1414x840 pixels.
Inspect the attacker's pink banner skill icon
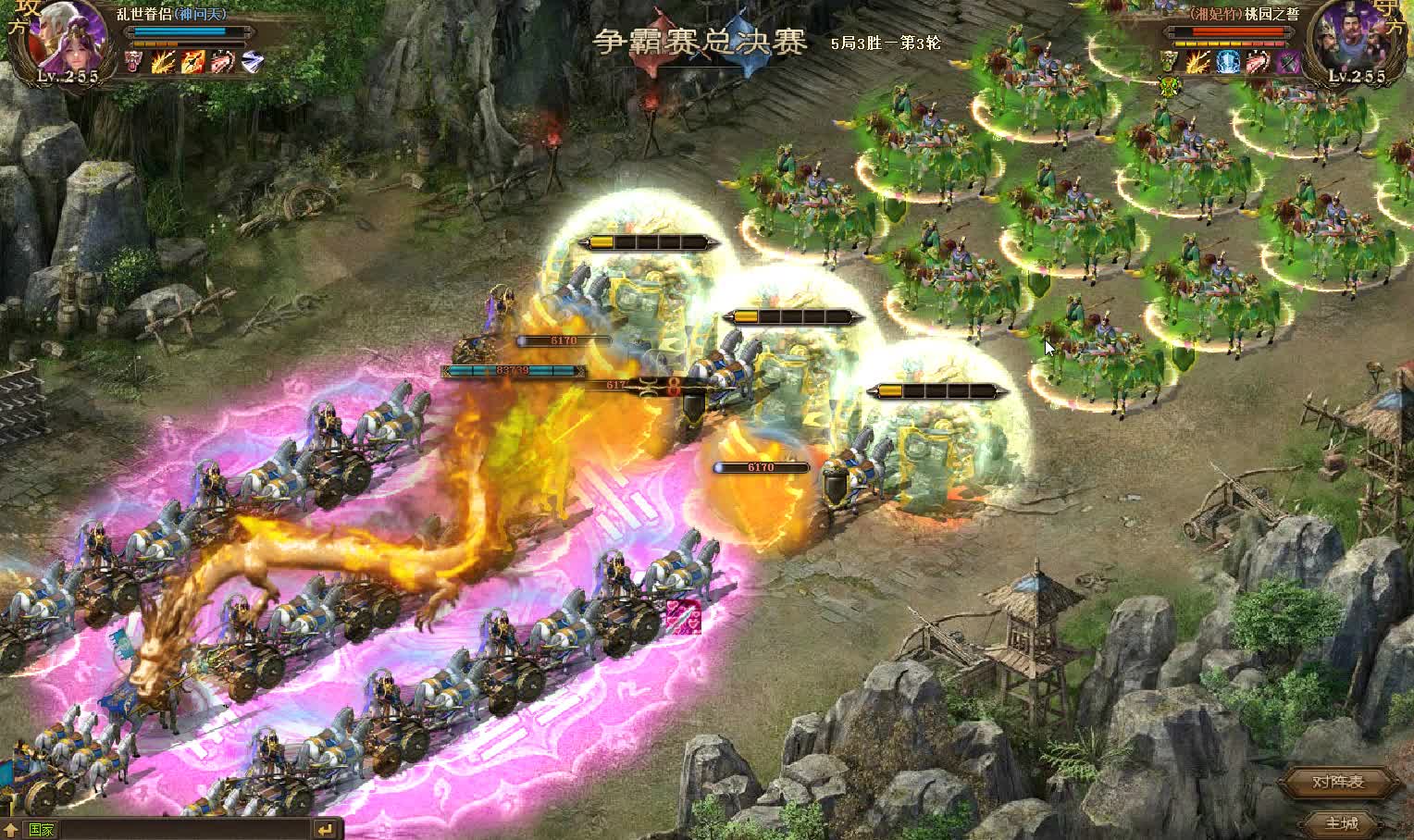[134, 62]
